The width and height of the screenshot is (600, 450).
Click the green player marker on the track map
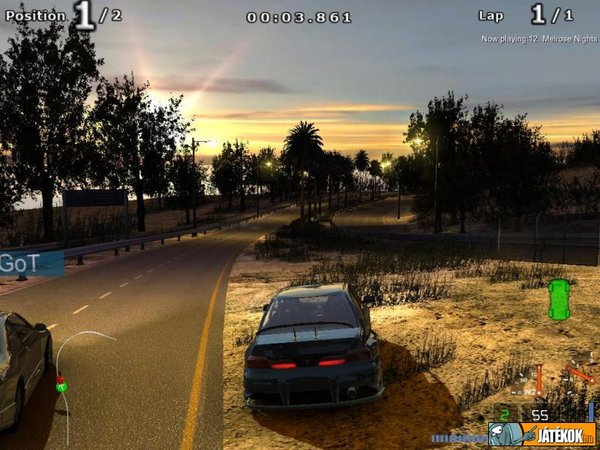click(x=62, y=384)
